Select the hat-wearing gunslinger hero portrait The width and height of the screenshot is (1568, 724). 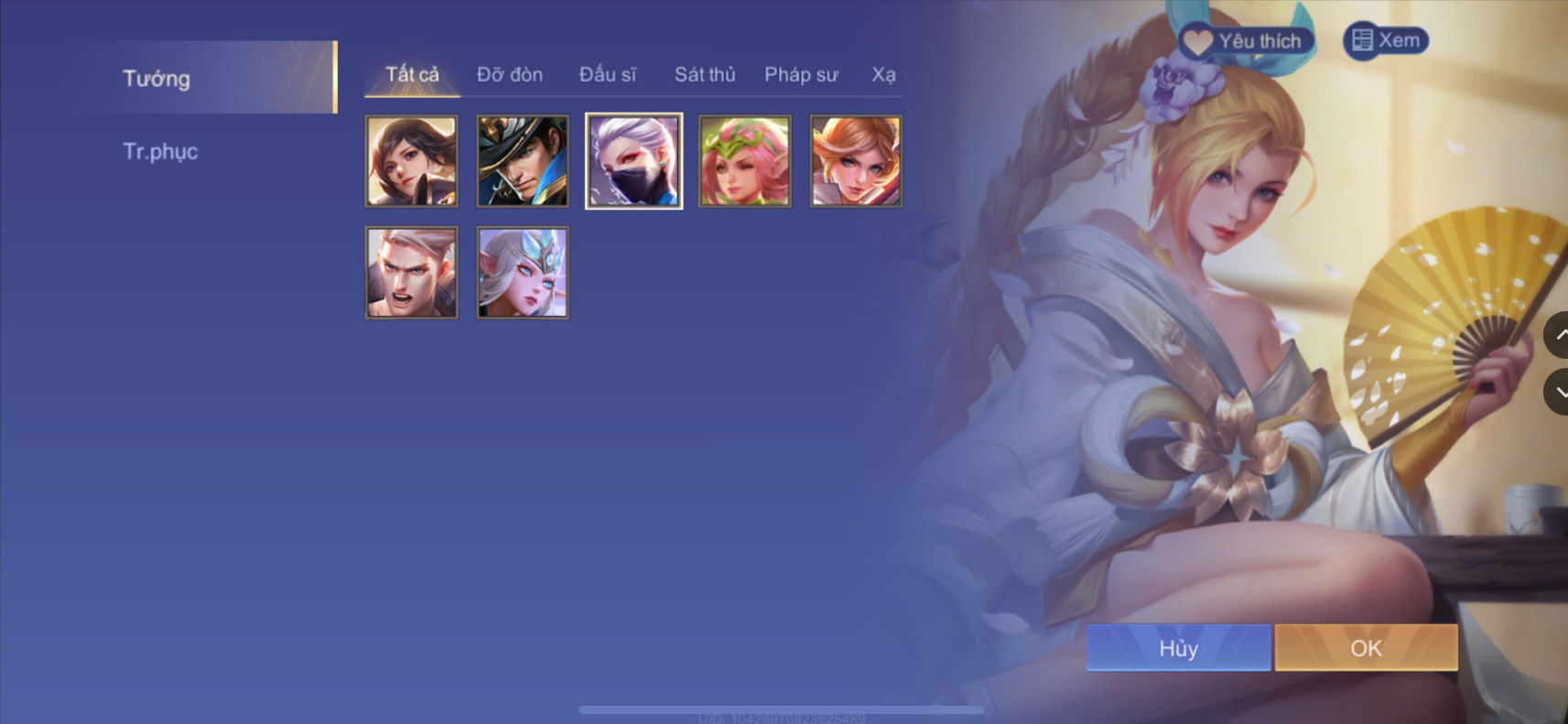(522, 161)
